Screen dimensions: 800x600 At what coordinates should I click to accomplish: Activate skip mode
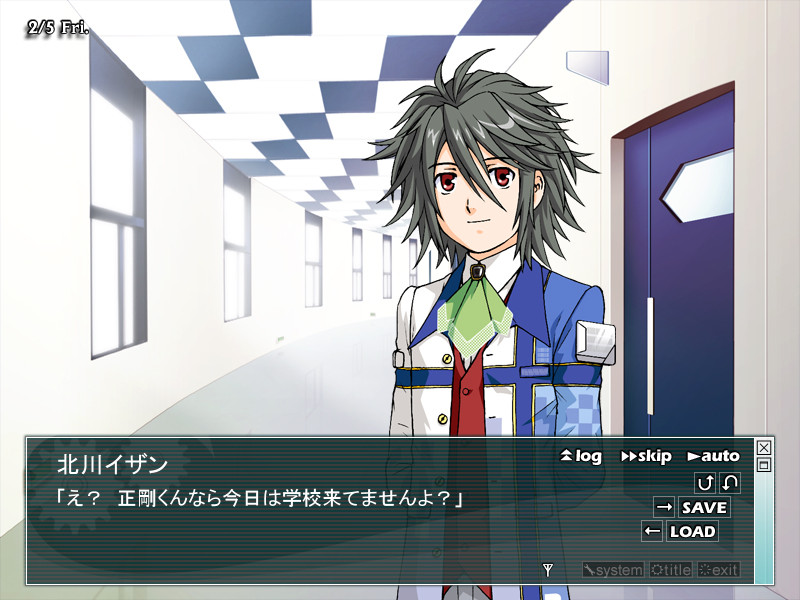coord(646,456)
